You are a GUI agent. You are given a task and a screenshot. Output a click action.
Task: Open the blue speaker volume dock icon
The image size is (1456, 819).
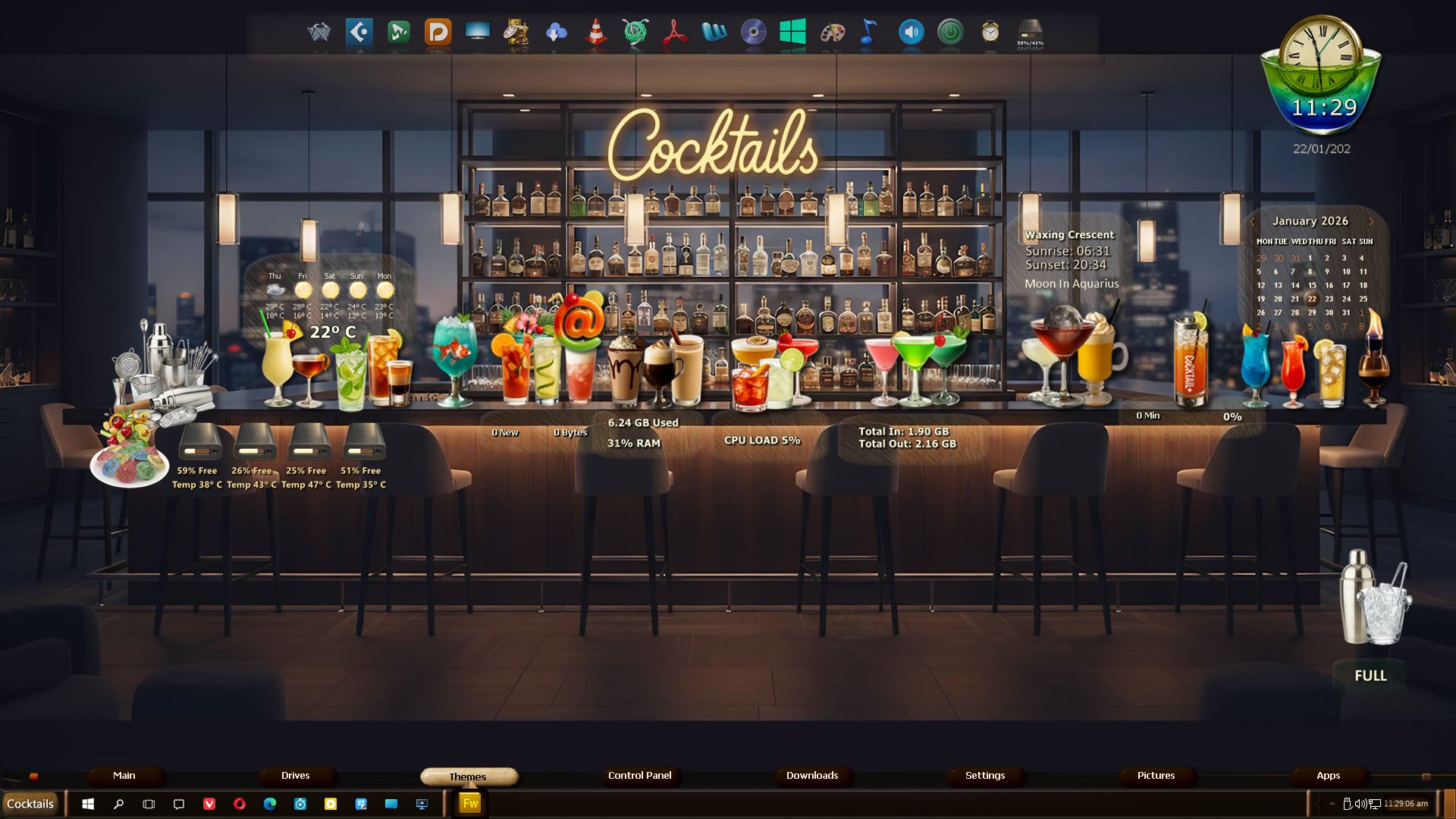point(911,32)
